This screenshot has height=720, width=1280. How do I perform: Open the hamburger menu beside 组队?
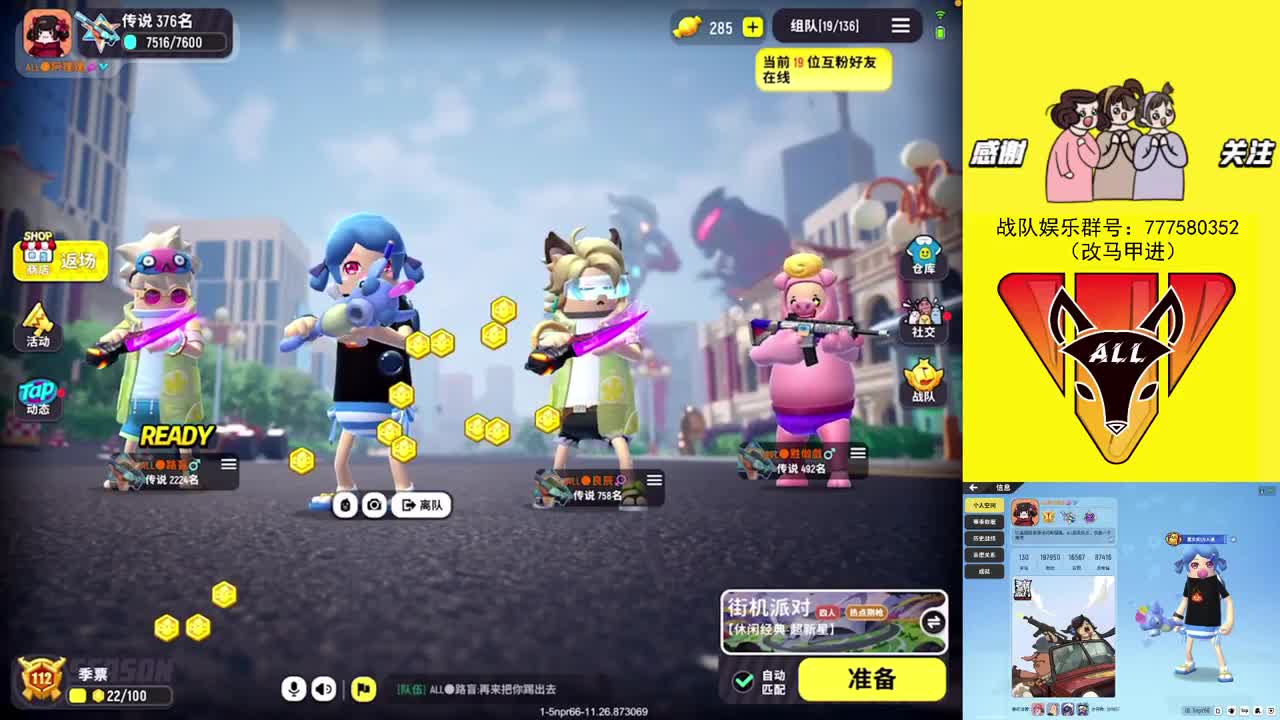tap(899, 26)
